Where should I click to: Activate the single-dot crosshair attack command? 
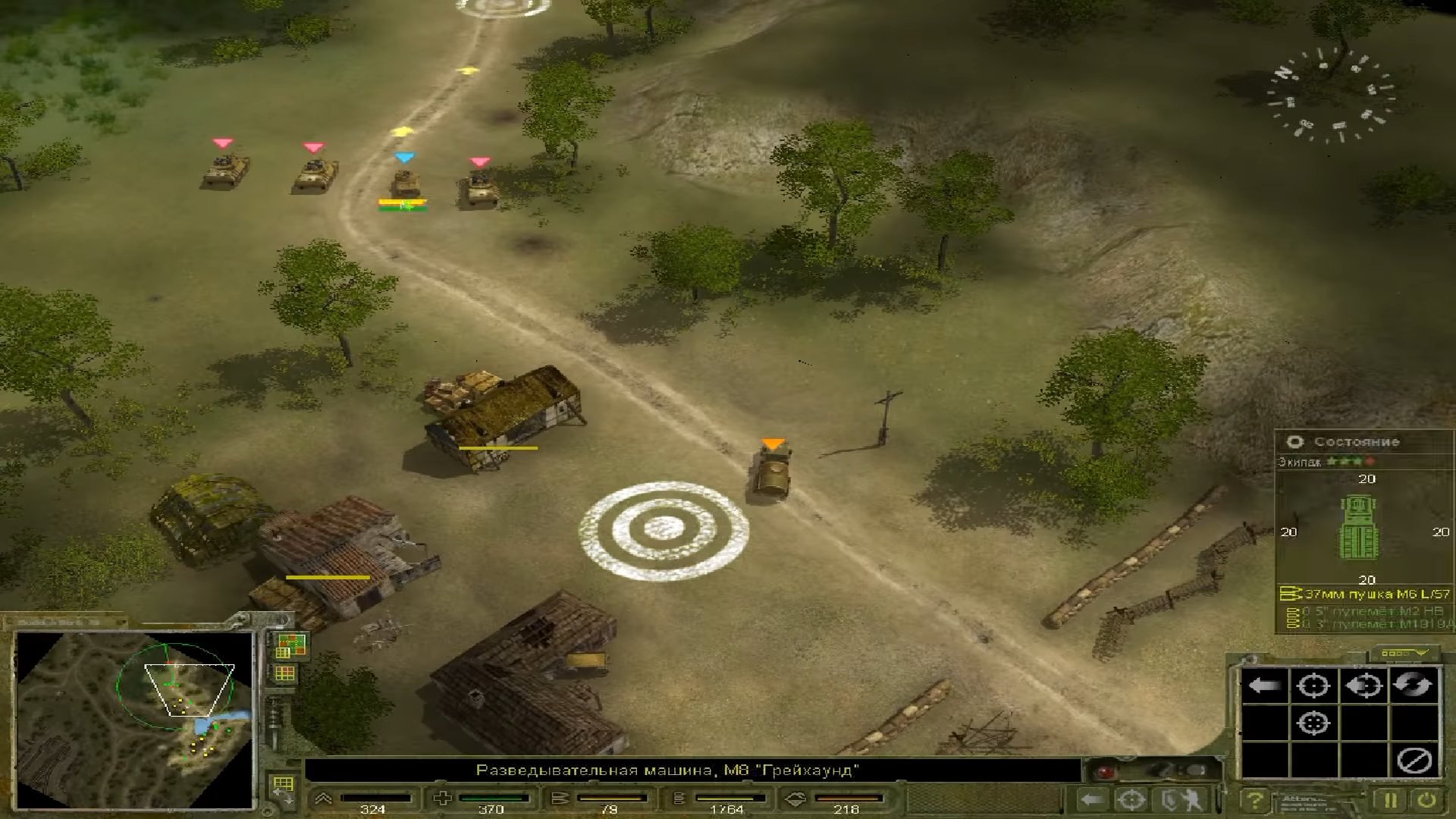(1313, 686)
